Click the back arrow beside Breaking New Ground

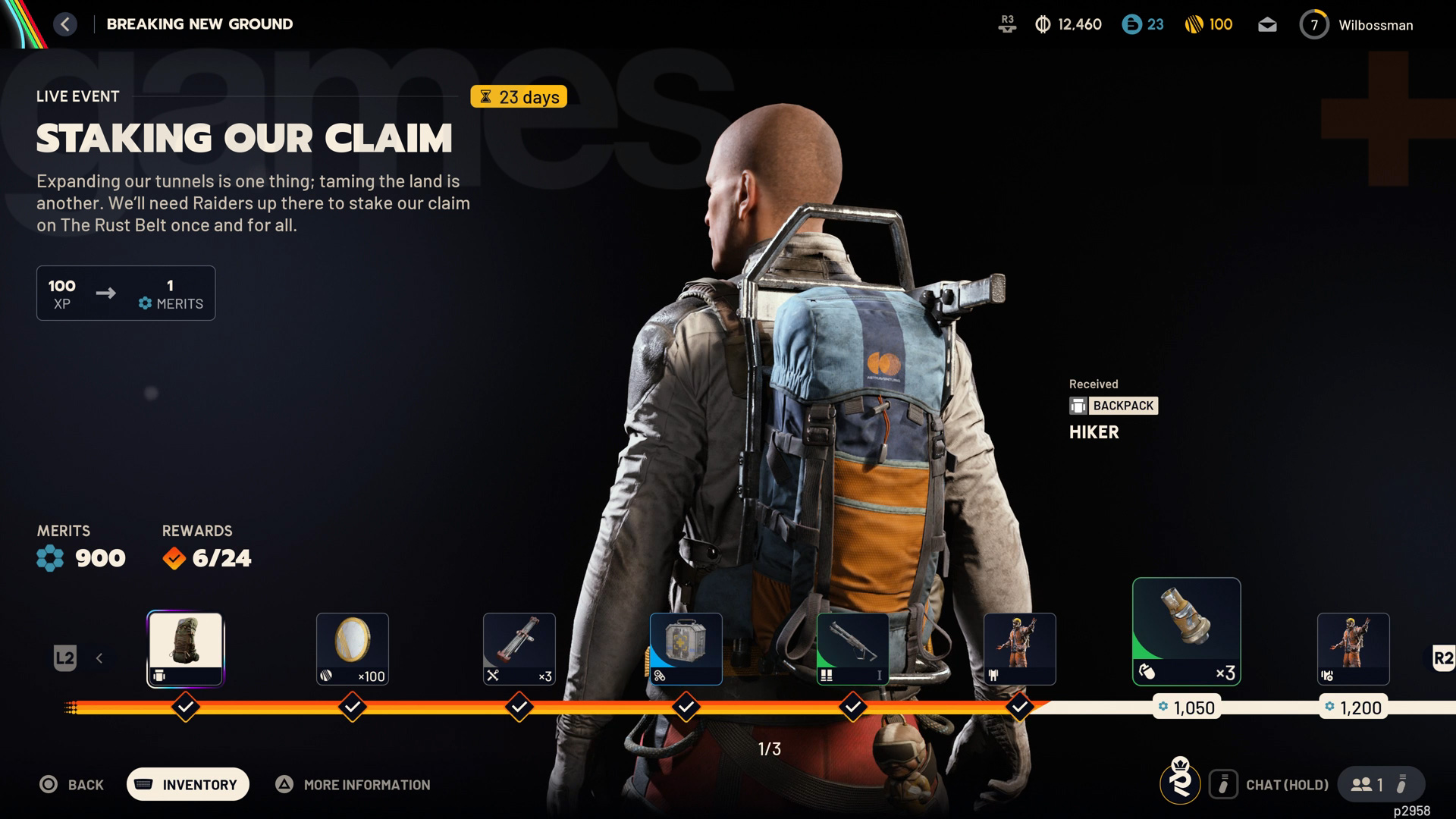[65, 24]
